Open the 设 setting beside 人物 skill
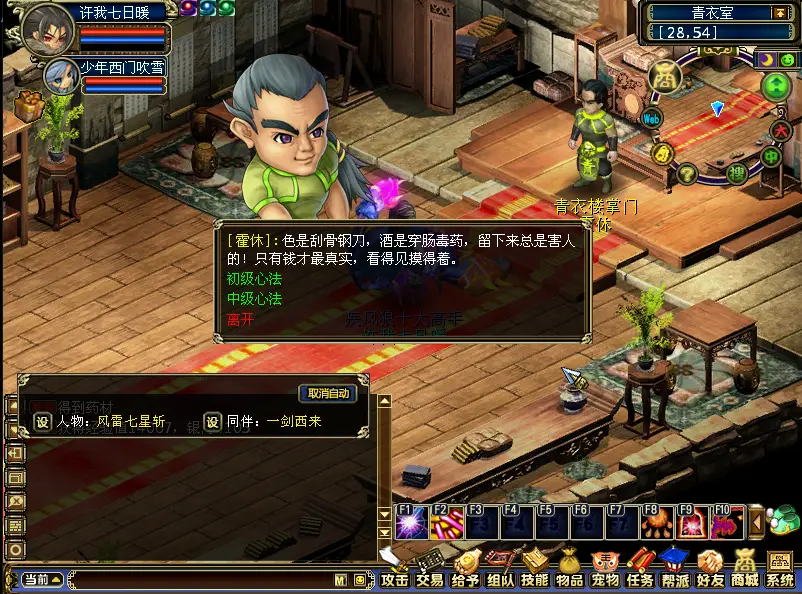This screenshot has height=594, width=802. point(42,422)
